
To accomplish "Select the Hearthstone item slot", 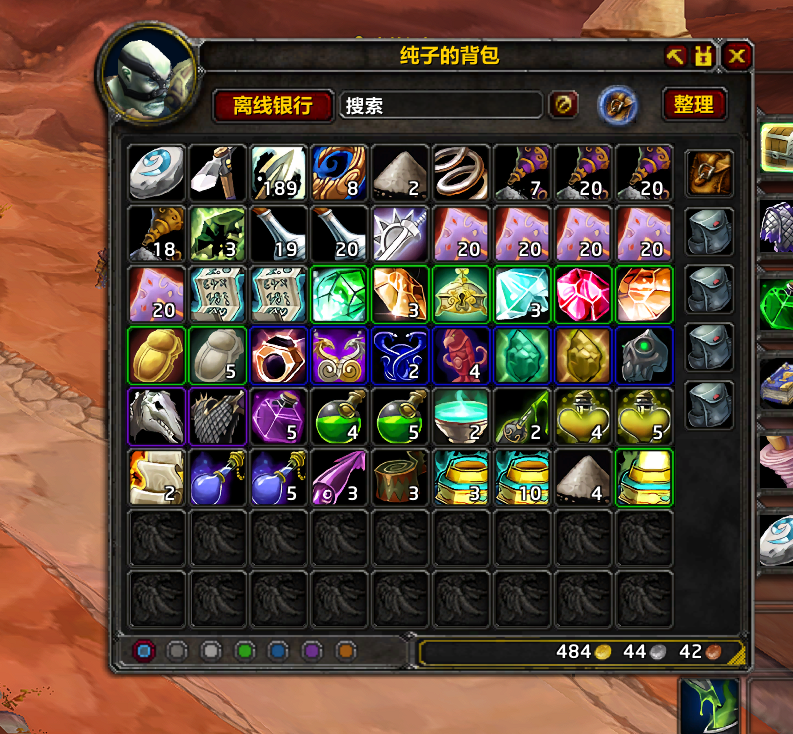I will click(x=157, y=172).
